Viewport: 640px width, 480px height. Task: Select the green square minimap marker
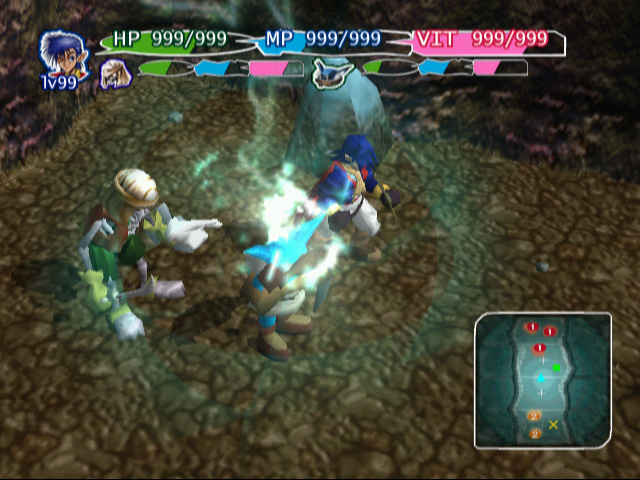pyautogui.click(x=556, y=367)
